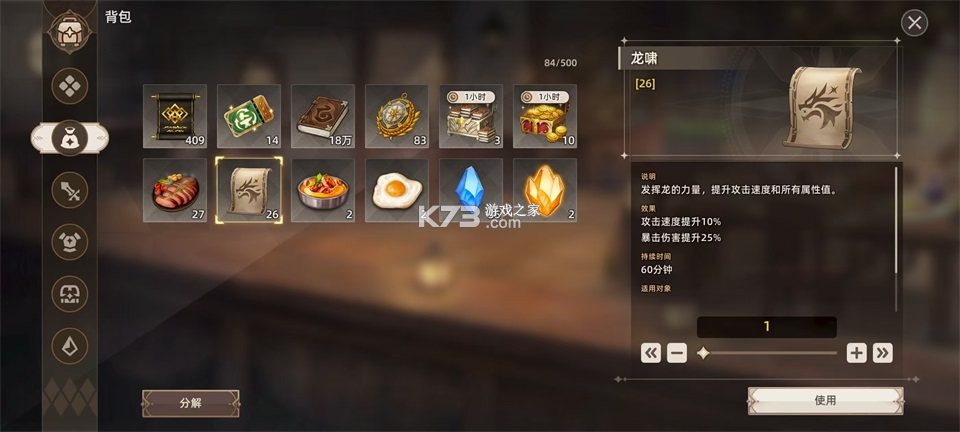Increase quantity with the plus button
This screenshot has width=960, height=432.
pyautogui.click(x=856, y=352)
